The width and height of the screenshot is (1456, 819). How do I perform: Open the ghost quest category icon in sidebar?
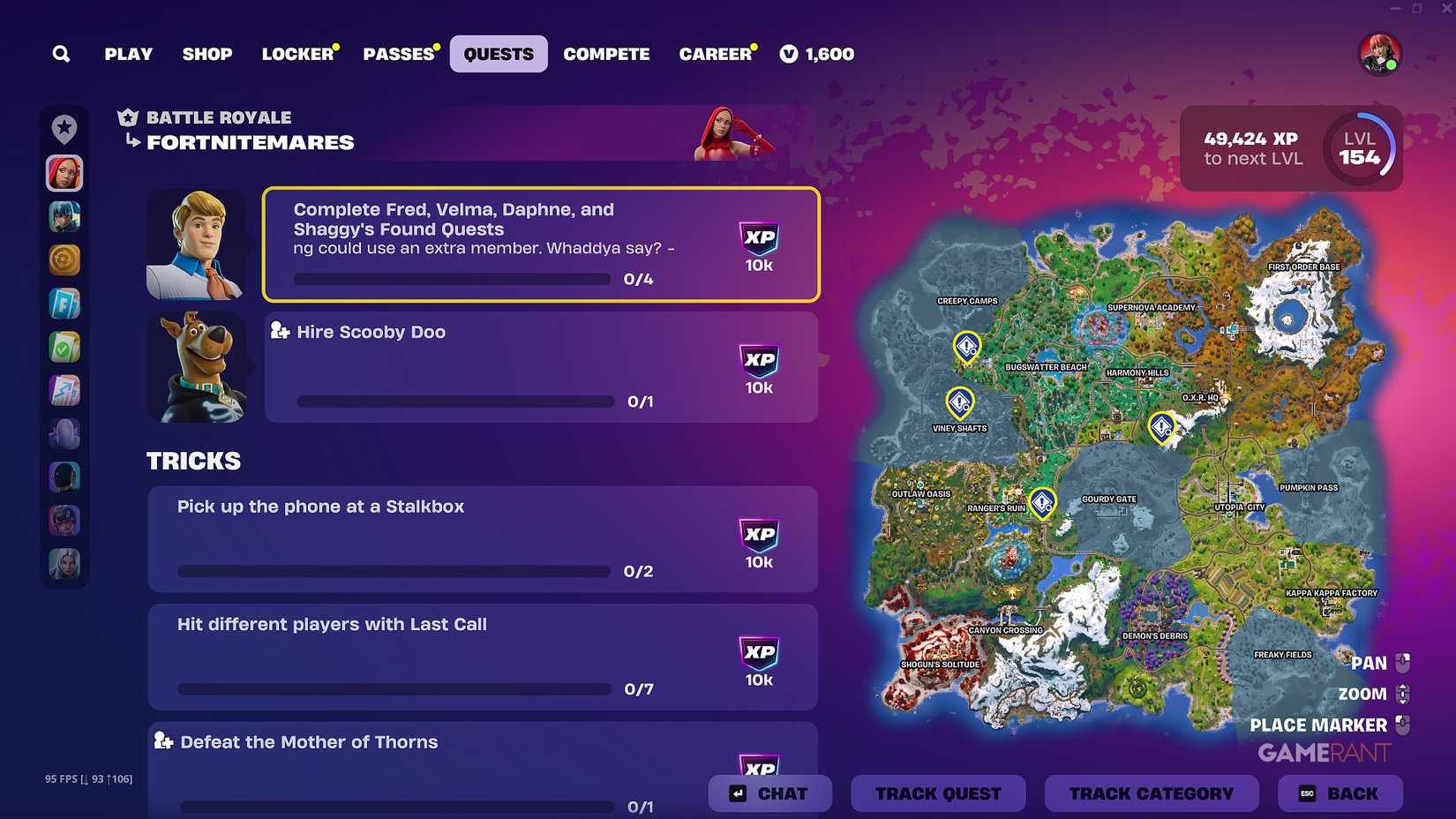tap(64, 433)
